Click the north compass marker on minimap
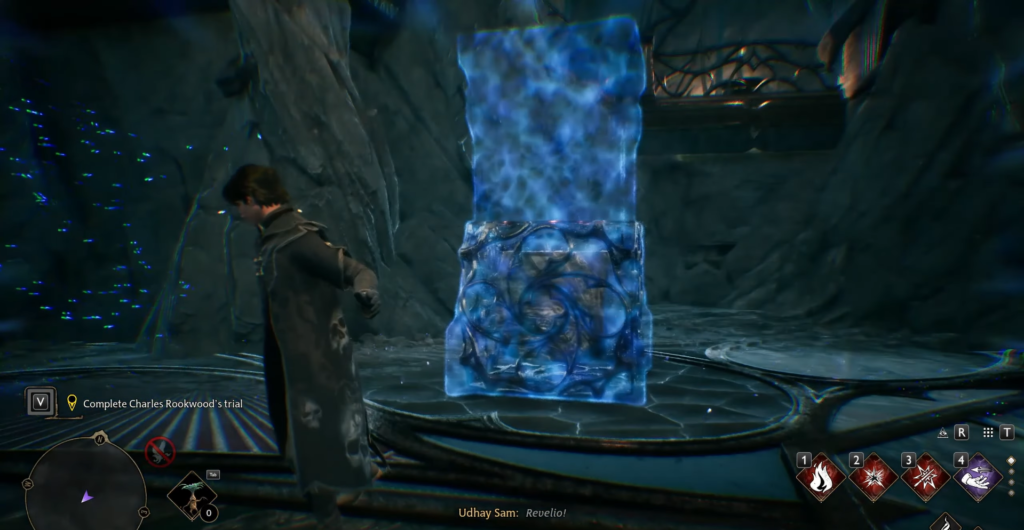 [99, 437]
